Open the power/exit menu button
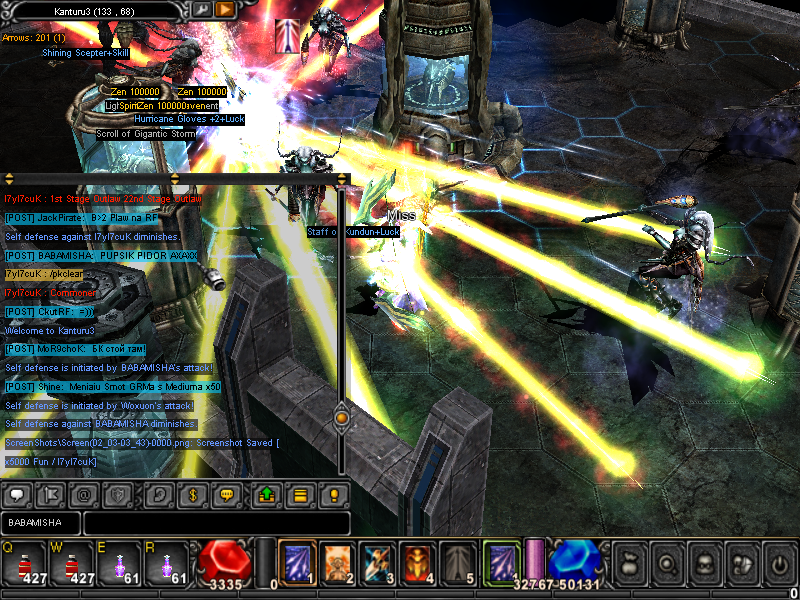Viewport: 800px width, 600px height. click(x=778, y=564)
